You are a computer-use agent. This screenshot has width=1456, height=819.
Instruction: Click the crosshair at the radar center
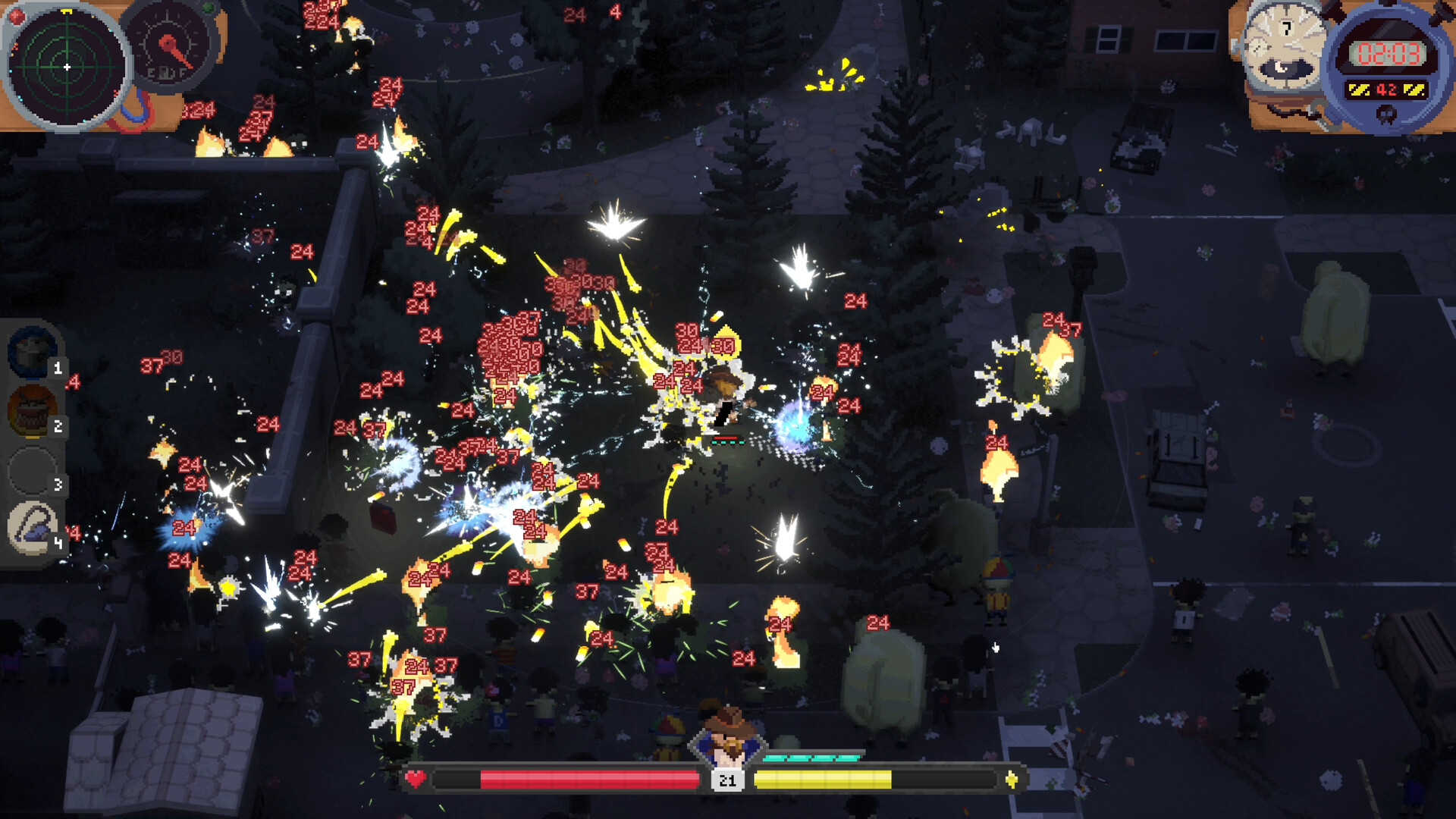pyautogui.click(x=67, y=67)
